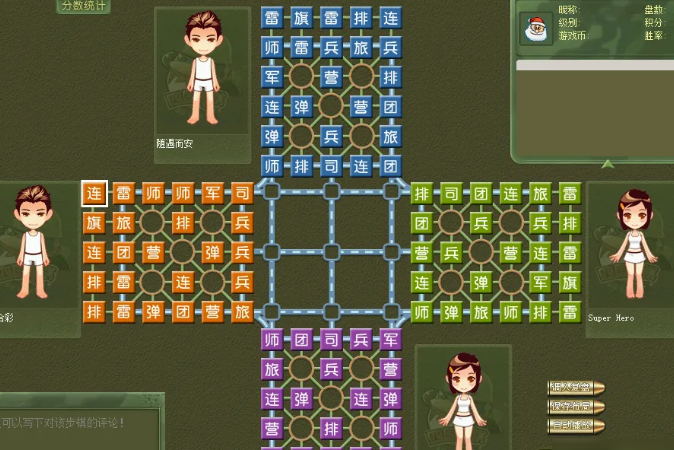674x450 pixels.
Task: Select the blue 司 commander piece
Action: (331, 166)
